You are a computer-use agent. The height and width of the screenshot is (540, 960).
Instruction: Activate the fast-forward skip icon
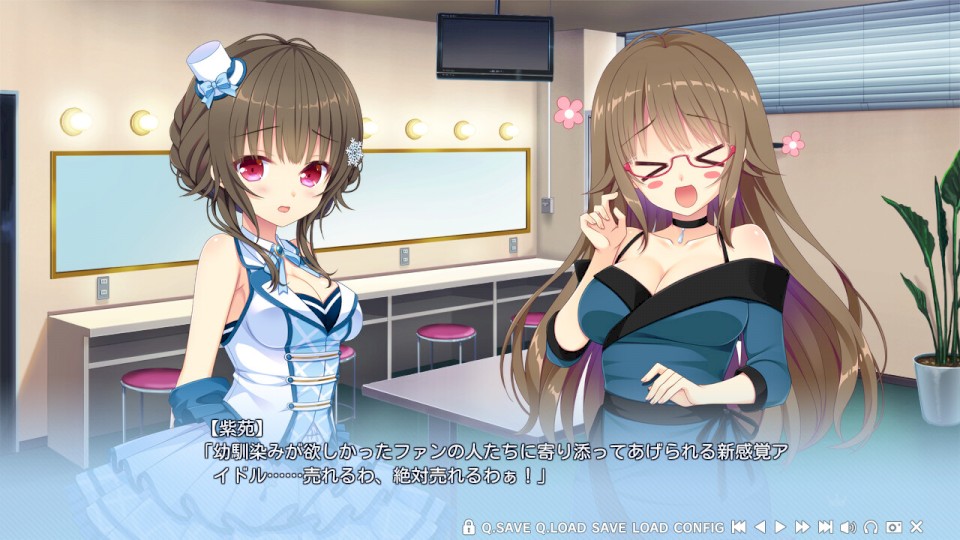(802, 527)
